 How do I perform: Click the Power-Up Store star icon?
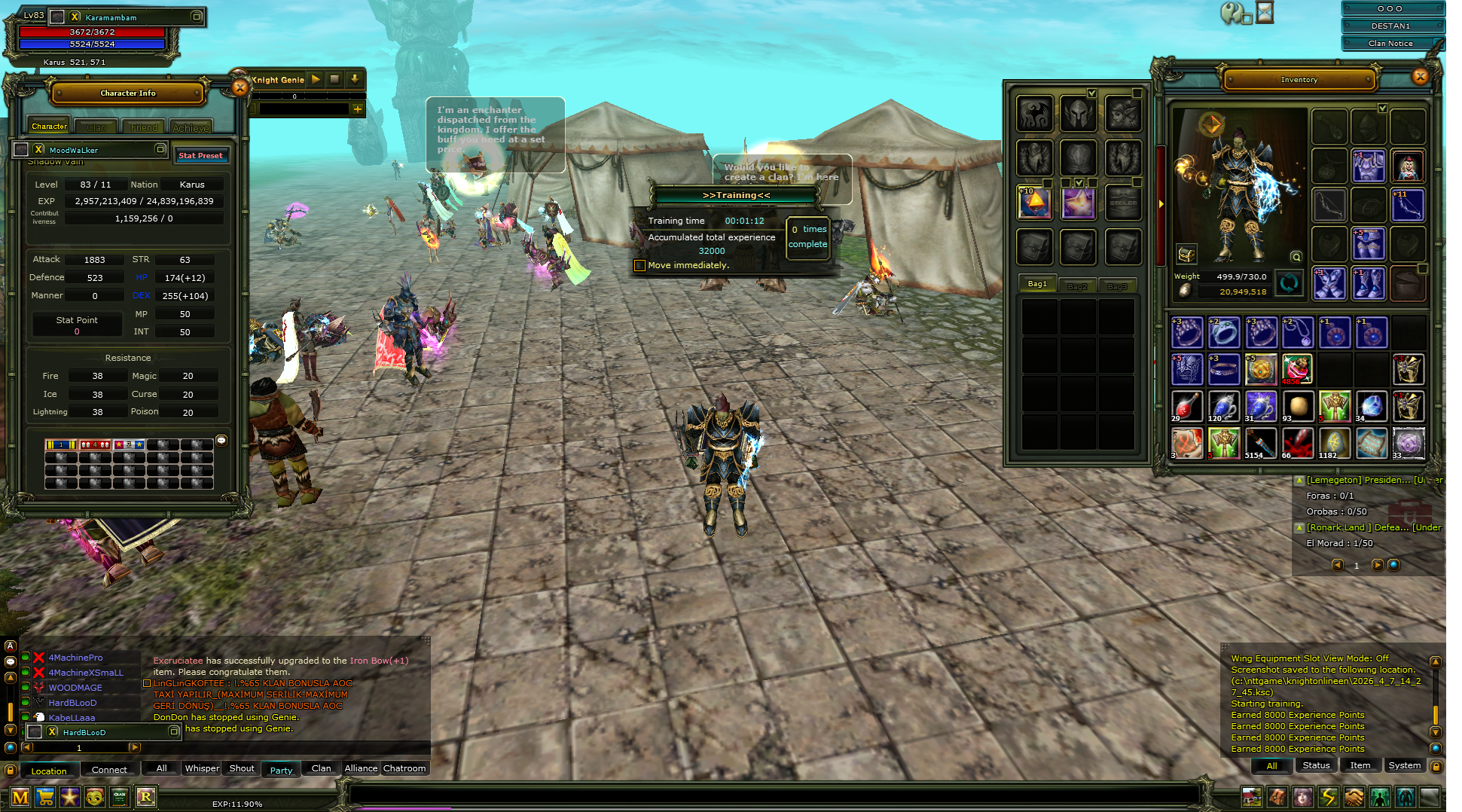click(x=70, y=797)
